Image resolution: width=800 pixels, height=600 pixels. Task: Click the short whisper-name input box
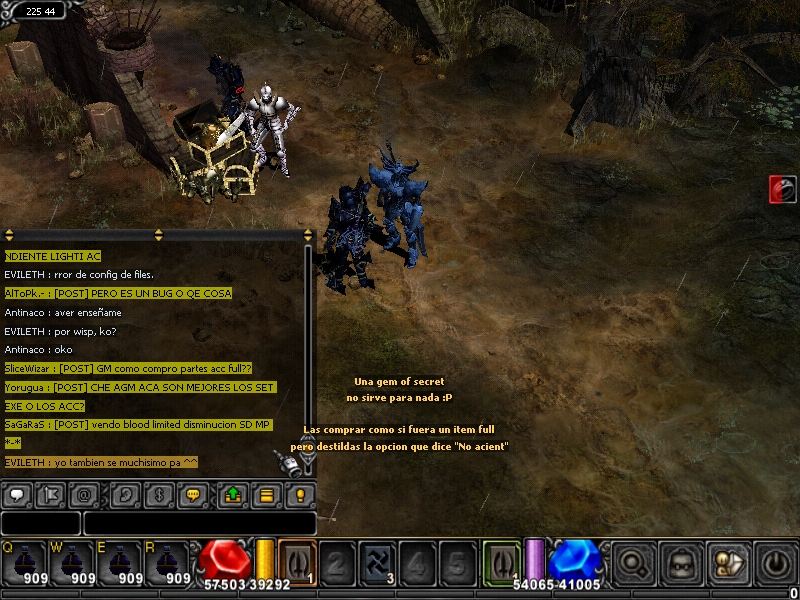point(40,523)
